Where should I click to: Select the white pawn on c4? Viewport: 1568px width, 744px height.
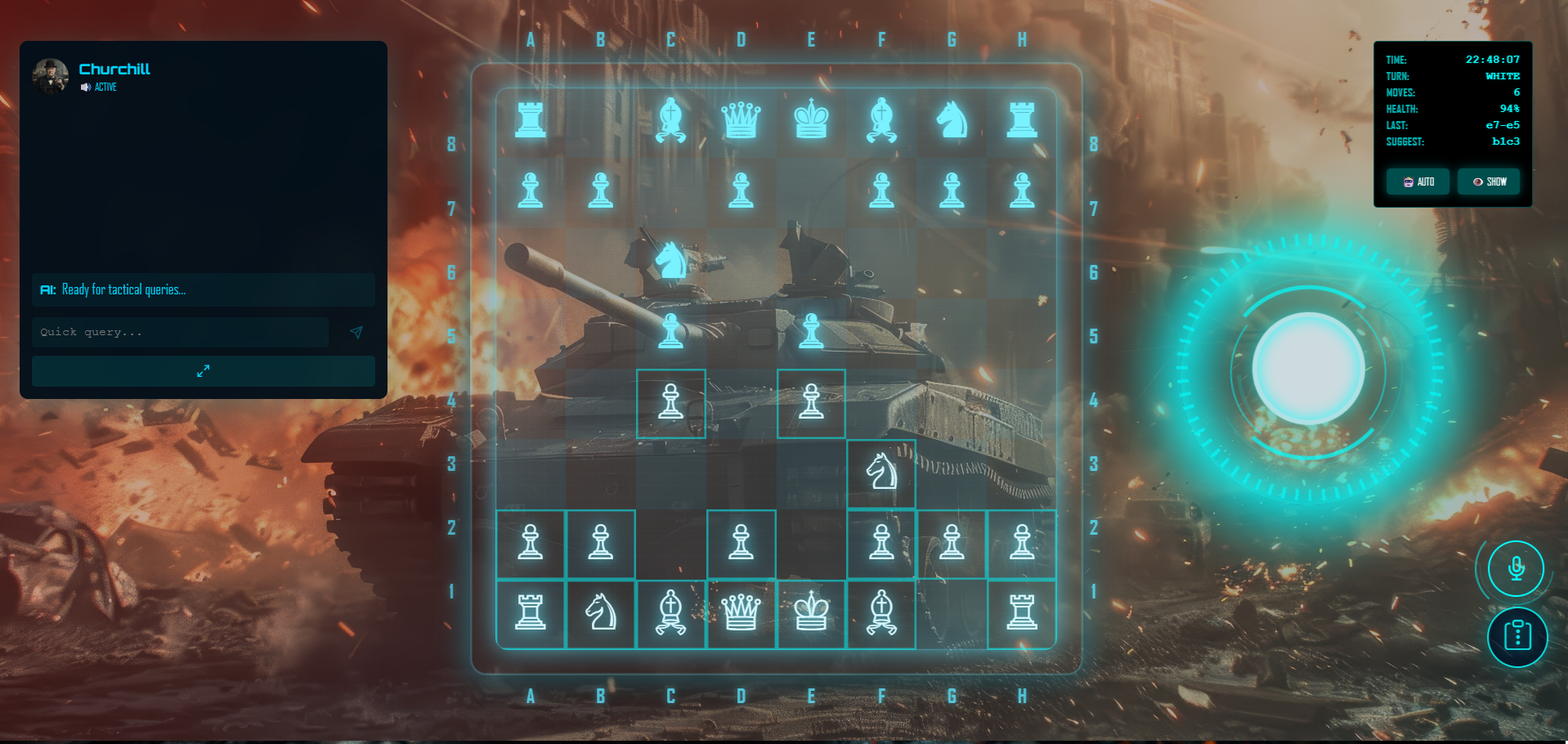coord(670,403)
